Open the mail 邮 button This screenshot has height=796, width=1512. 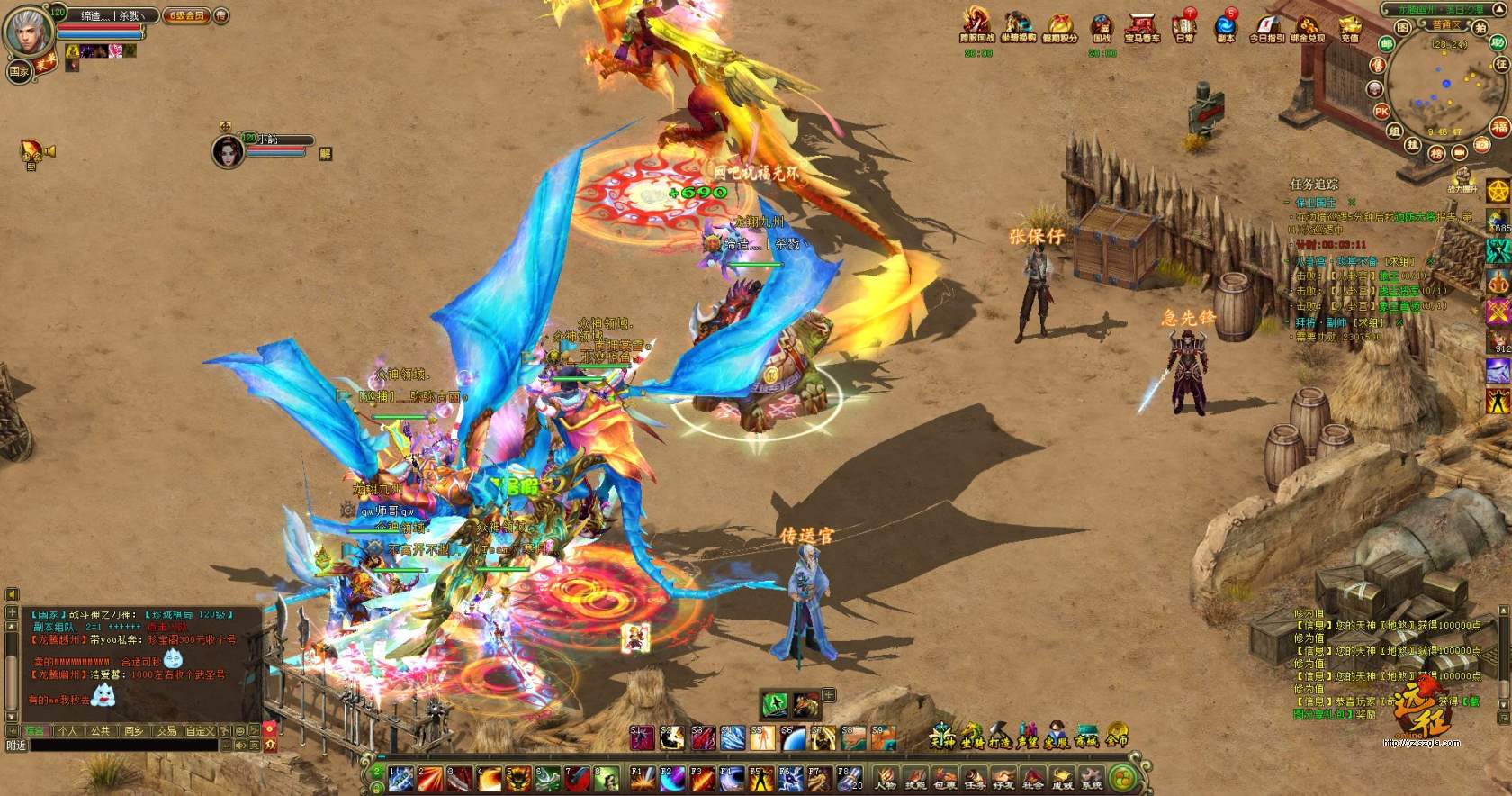[x=1387, y=43]
